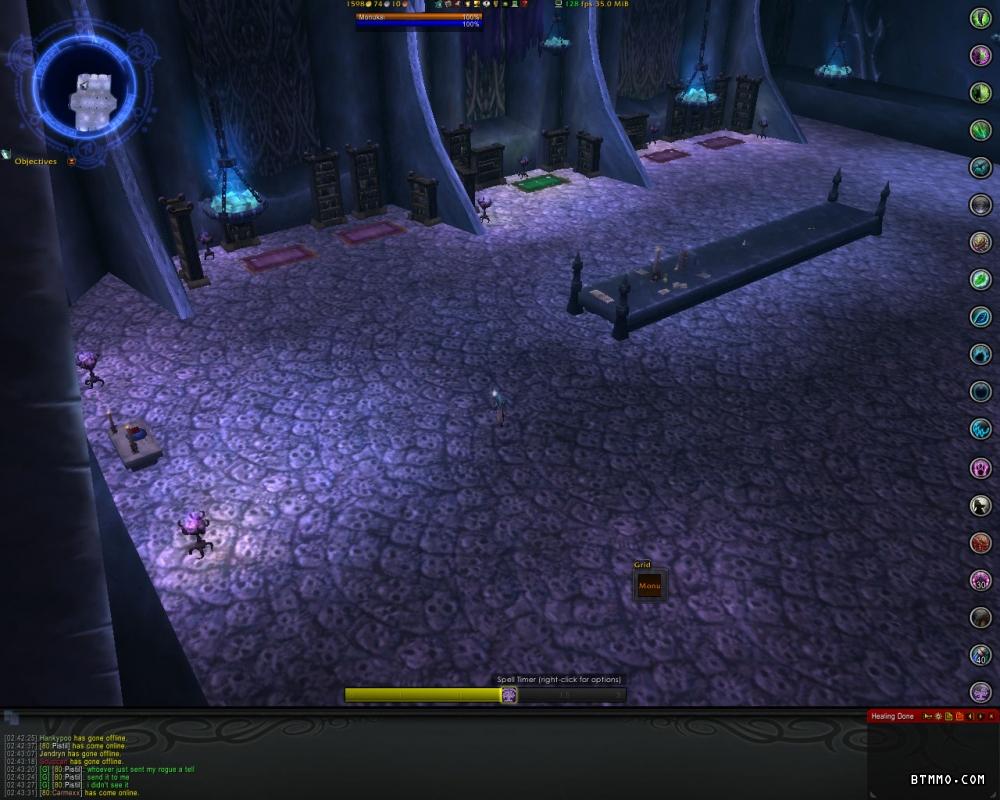Select the Healing Done meter header
The width and height of the screenshot is (1000, 800).
pyautogui.click(x=892, y=716)
